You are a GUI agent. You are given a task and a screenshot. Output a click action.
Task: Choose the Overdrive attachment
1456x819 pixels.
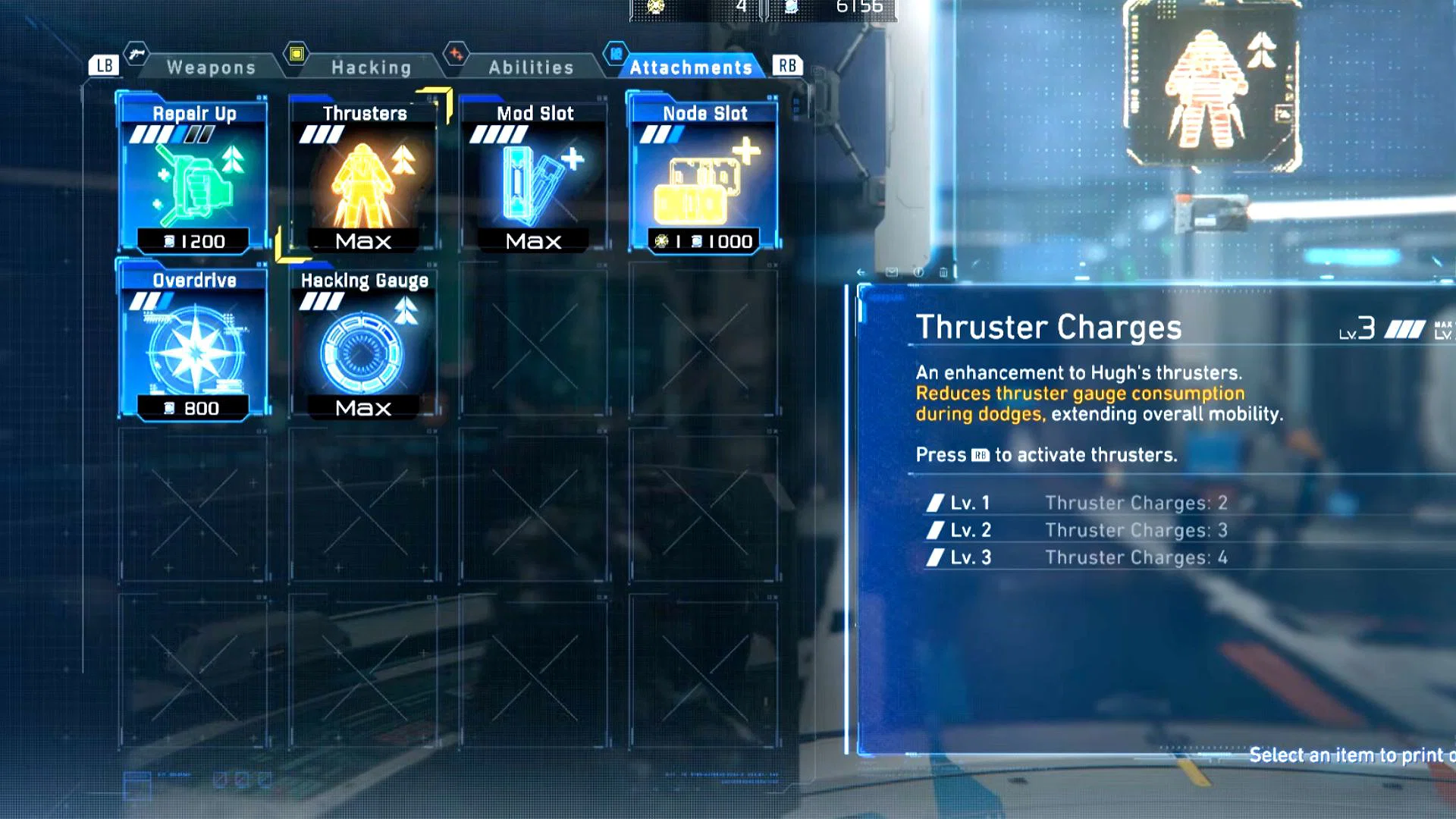192,345
